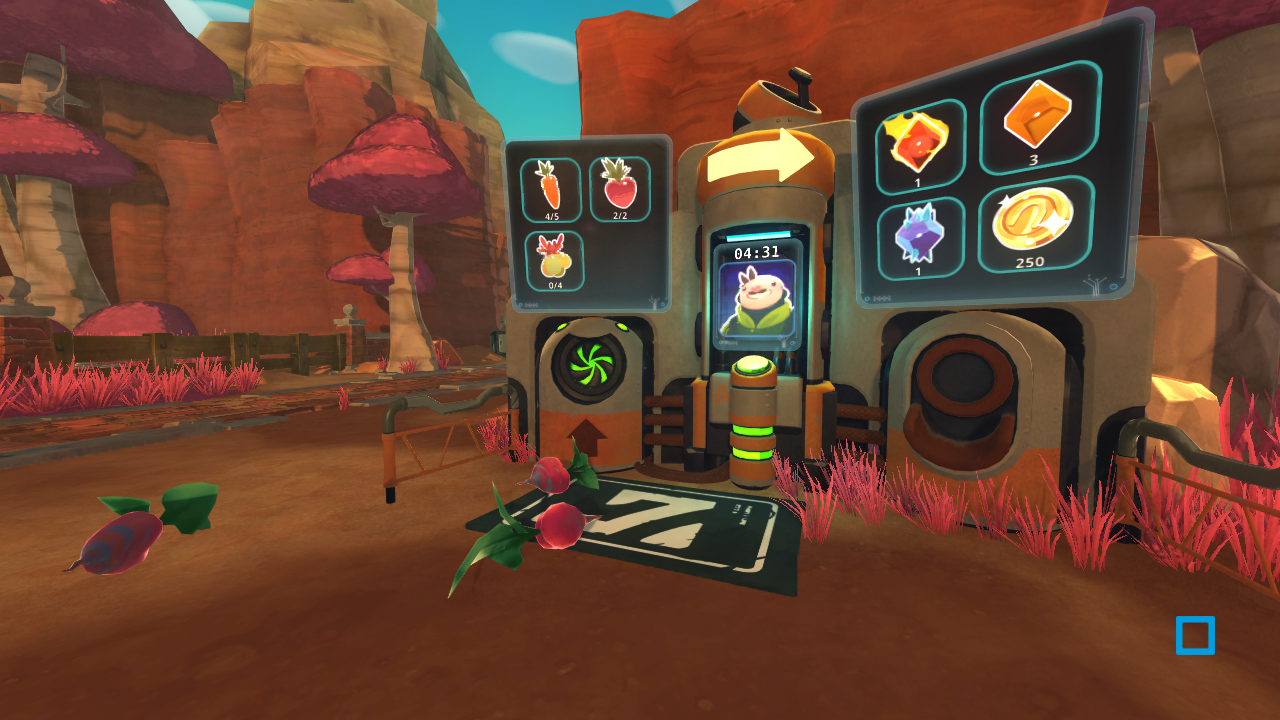1280x720 pixels.
Task: Click the small circle icon beside the antenna
Action: pos(1115,287)
